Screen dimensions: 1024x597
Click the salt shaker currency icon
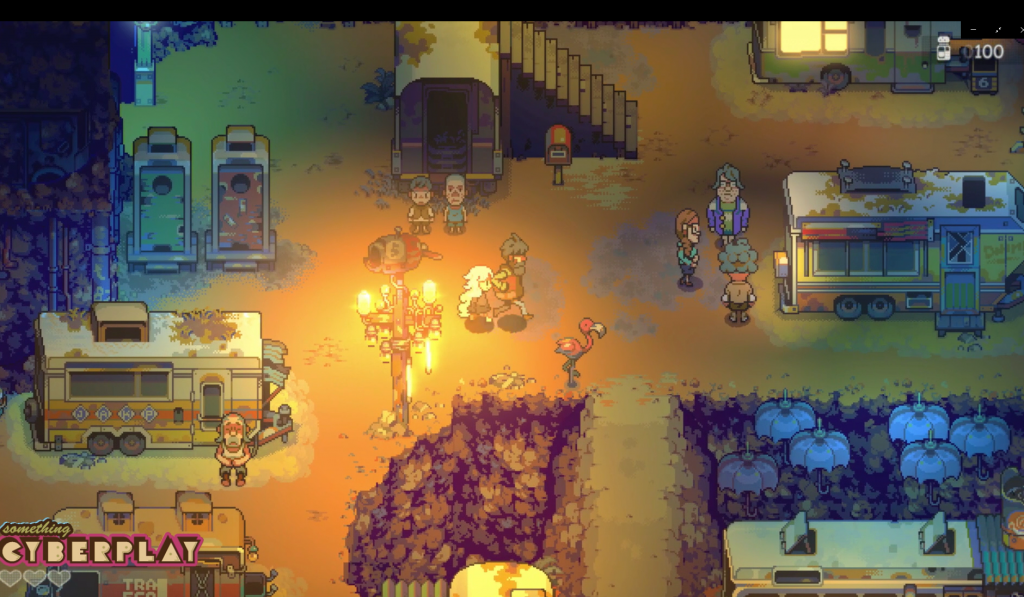943,49
